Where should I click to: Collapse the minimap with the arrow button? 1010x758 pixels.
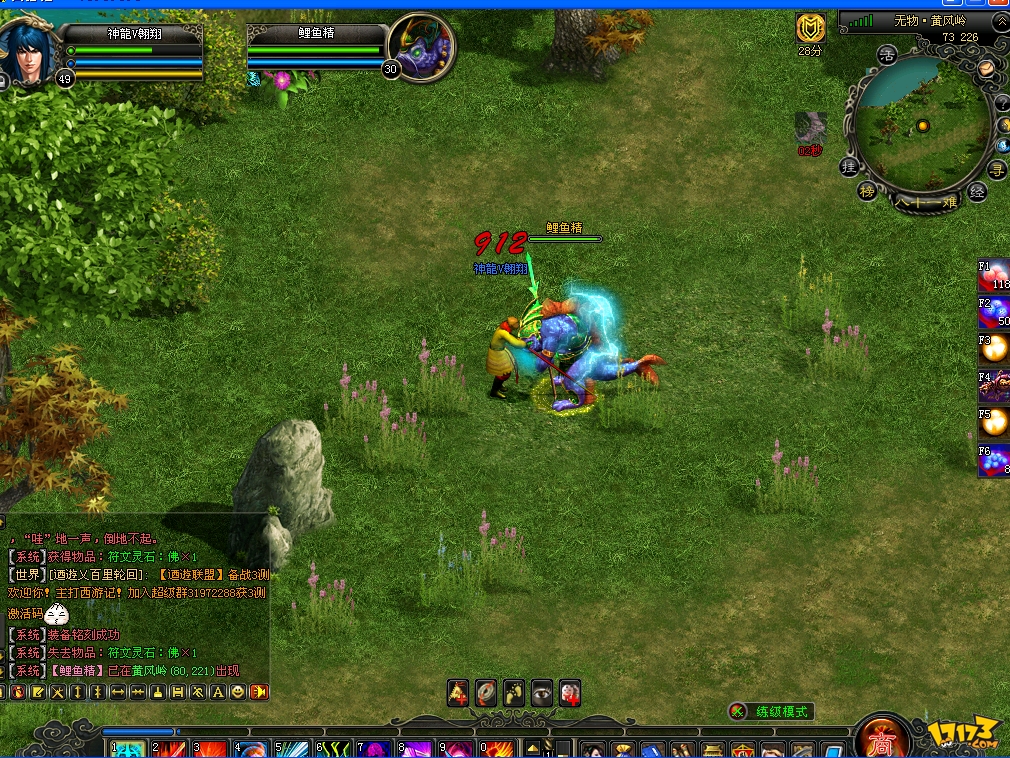click(999, 21)
